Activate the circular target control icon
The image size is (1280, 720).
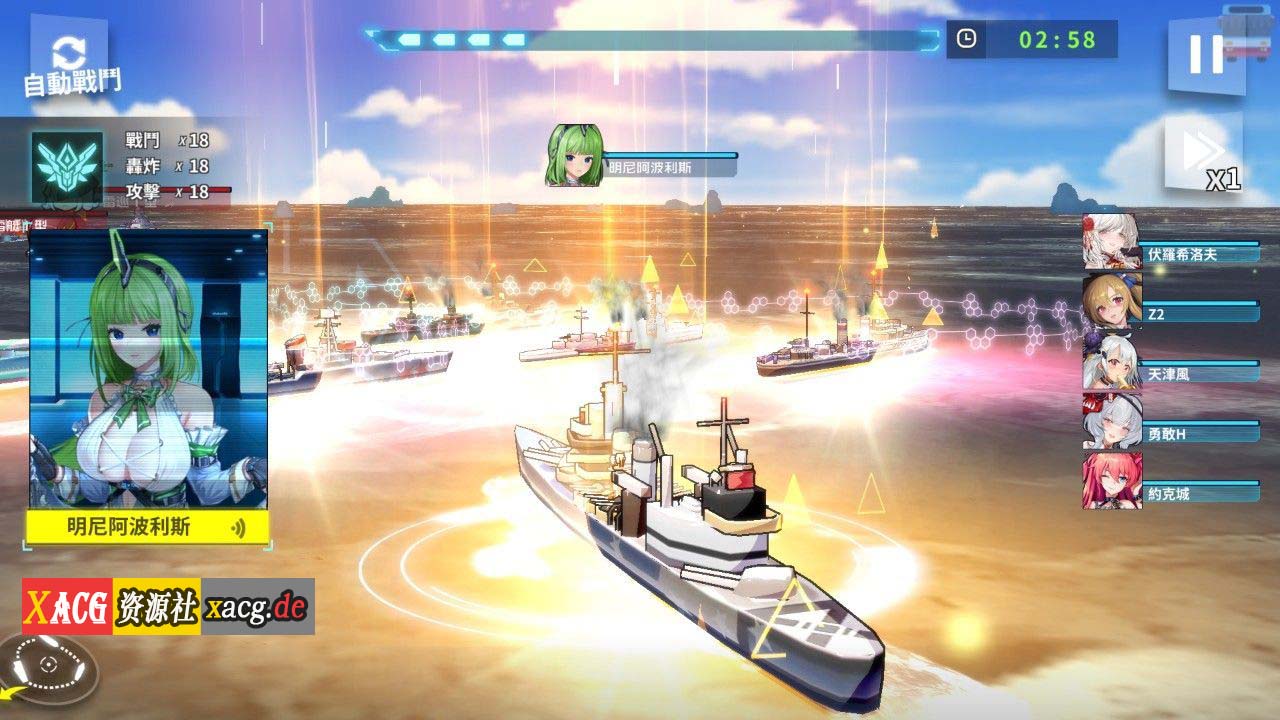point(48,666)
